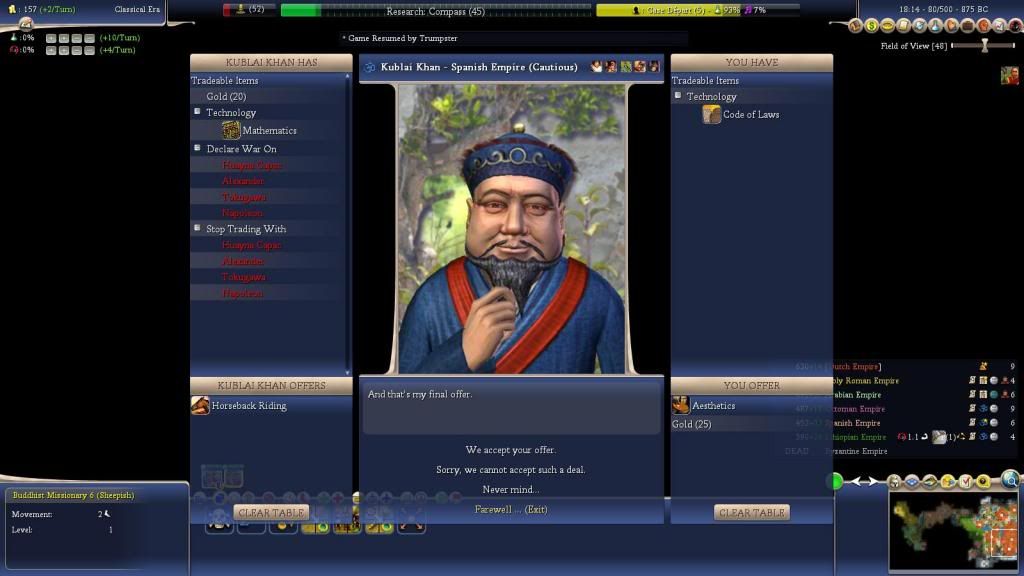Collapse your Technology category

[678, 96]
